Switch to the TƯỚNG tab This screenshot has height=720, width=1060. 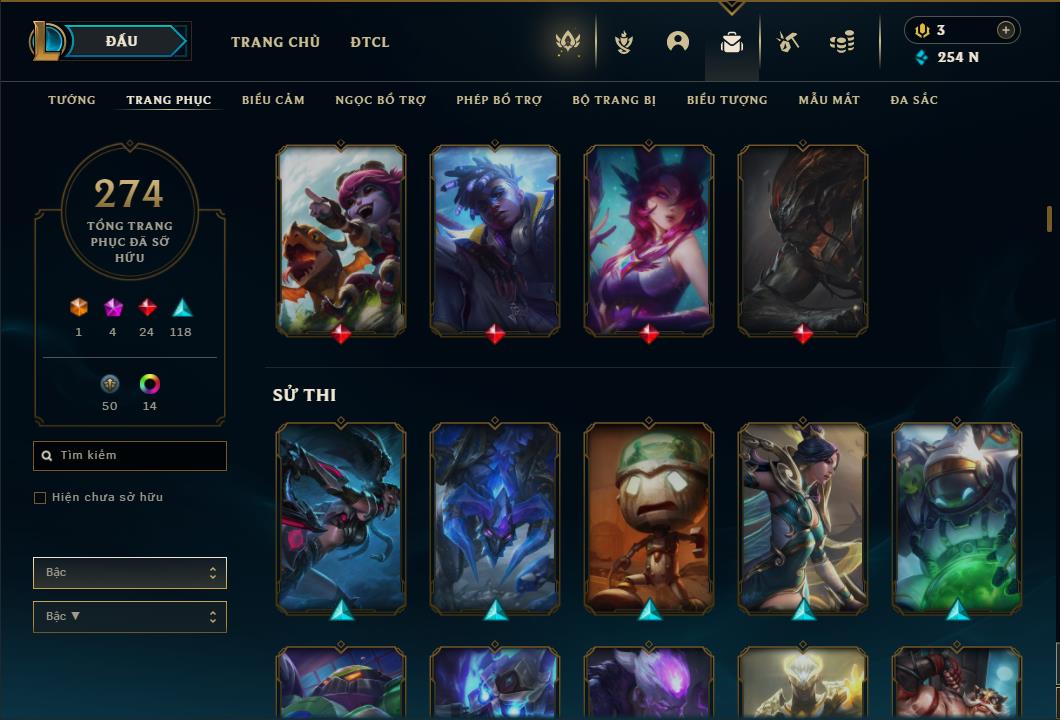pos(72,100)
